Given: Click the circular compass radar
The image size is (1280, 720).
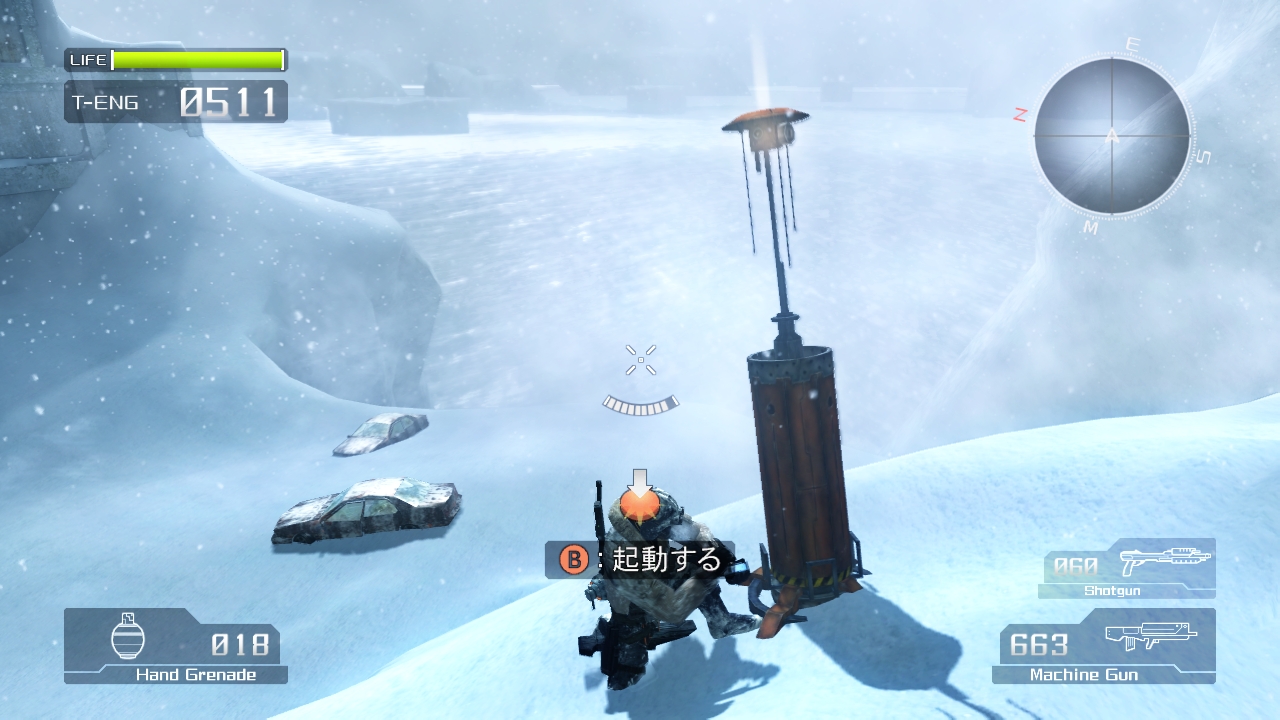Looking at the screenshot, I should (1112, 136).
